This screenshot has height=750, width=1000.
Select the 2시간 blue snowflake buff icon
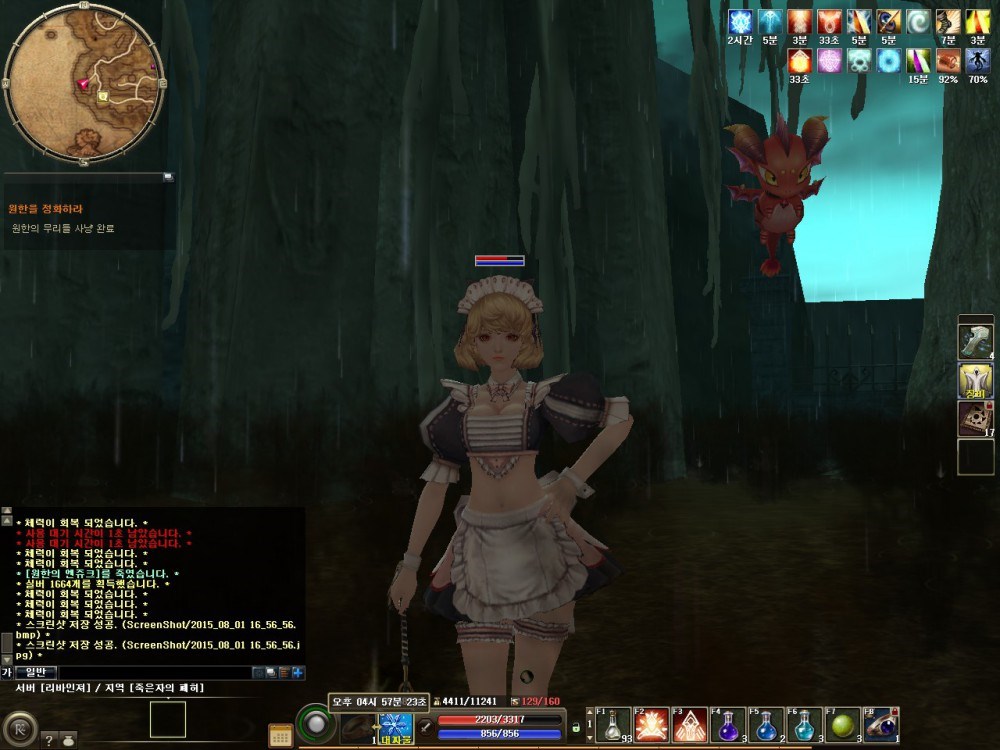[740, 21]
